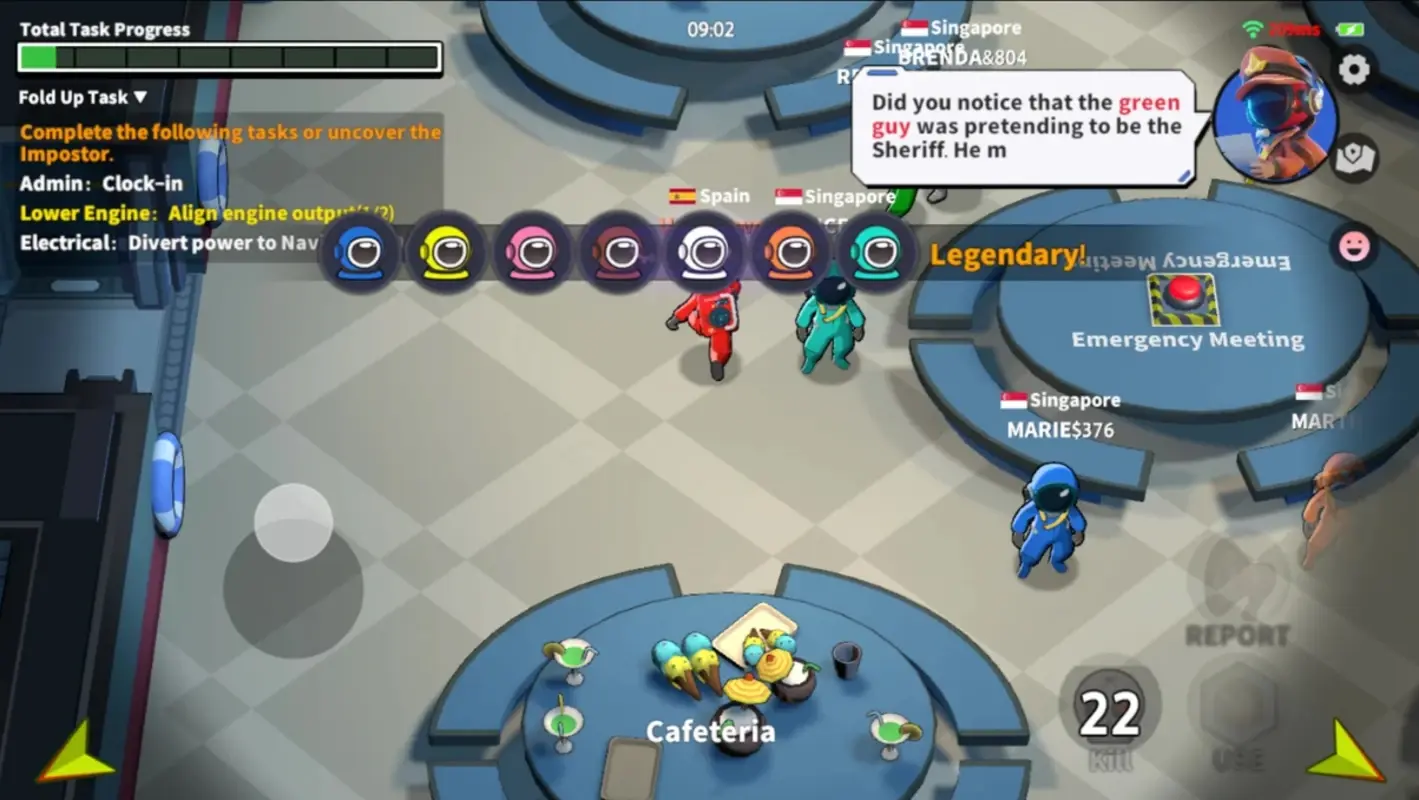This screenshot has height=800, width=1419.
Task: Select the brown astronaut avatar icon
Action: pos(618,252)
